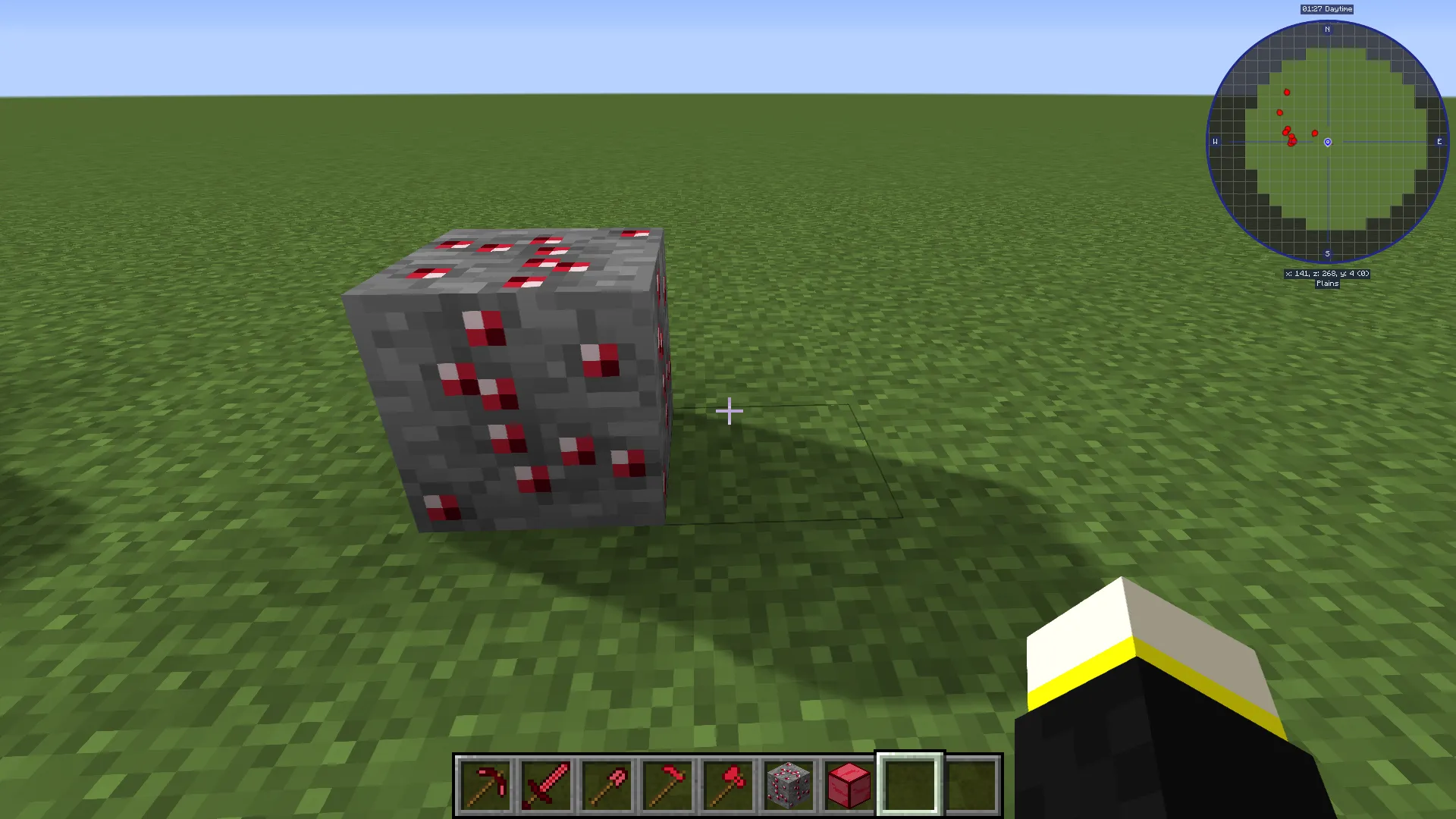Select the ruby block in the hotbar
Image resolution: width=1456 pixels, height=819 pixels.
(849, 783)
